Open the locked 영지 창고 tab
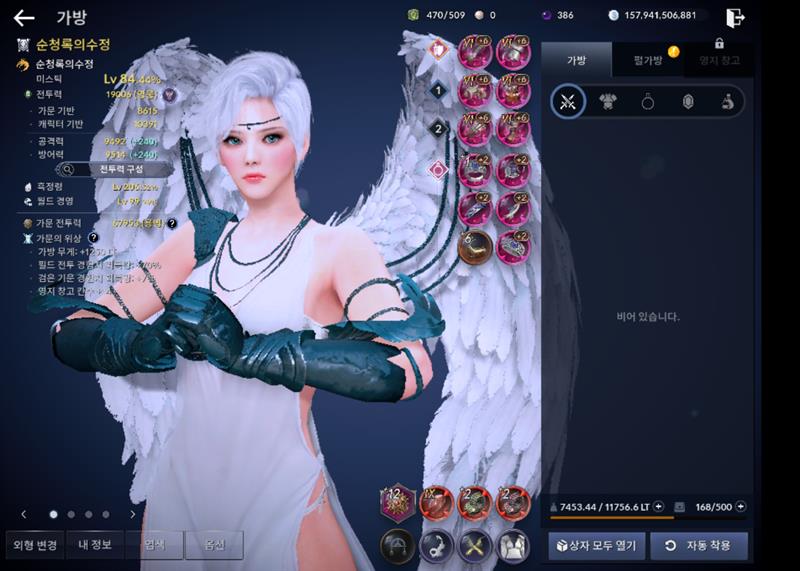The width and height of the screenshot is (800, 571). tap(718, 60)
